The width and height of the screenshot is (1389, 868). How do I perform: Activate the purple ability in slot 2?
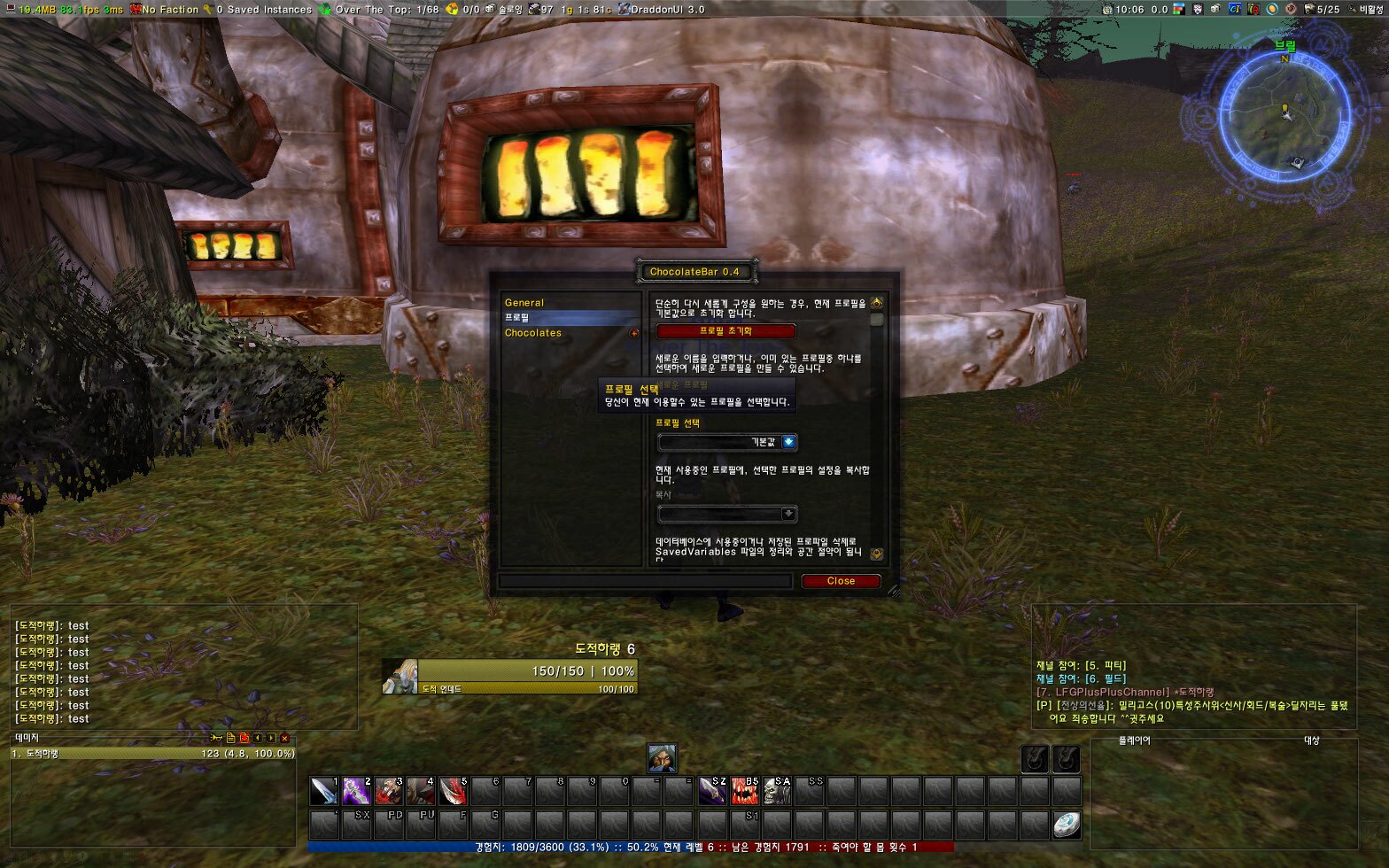tap(356, 791)
